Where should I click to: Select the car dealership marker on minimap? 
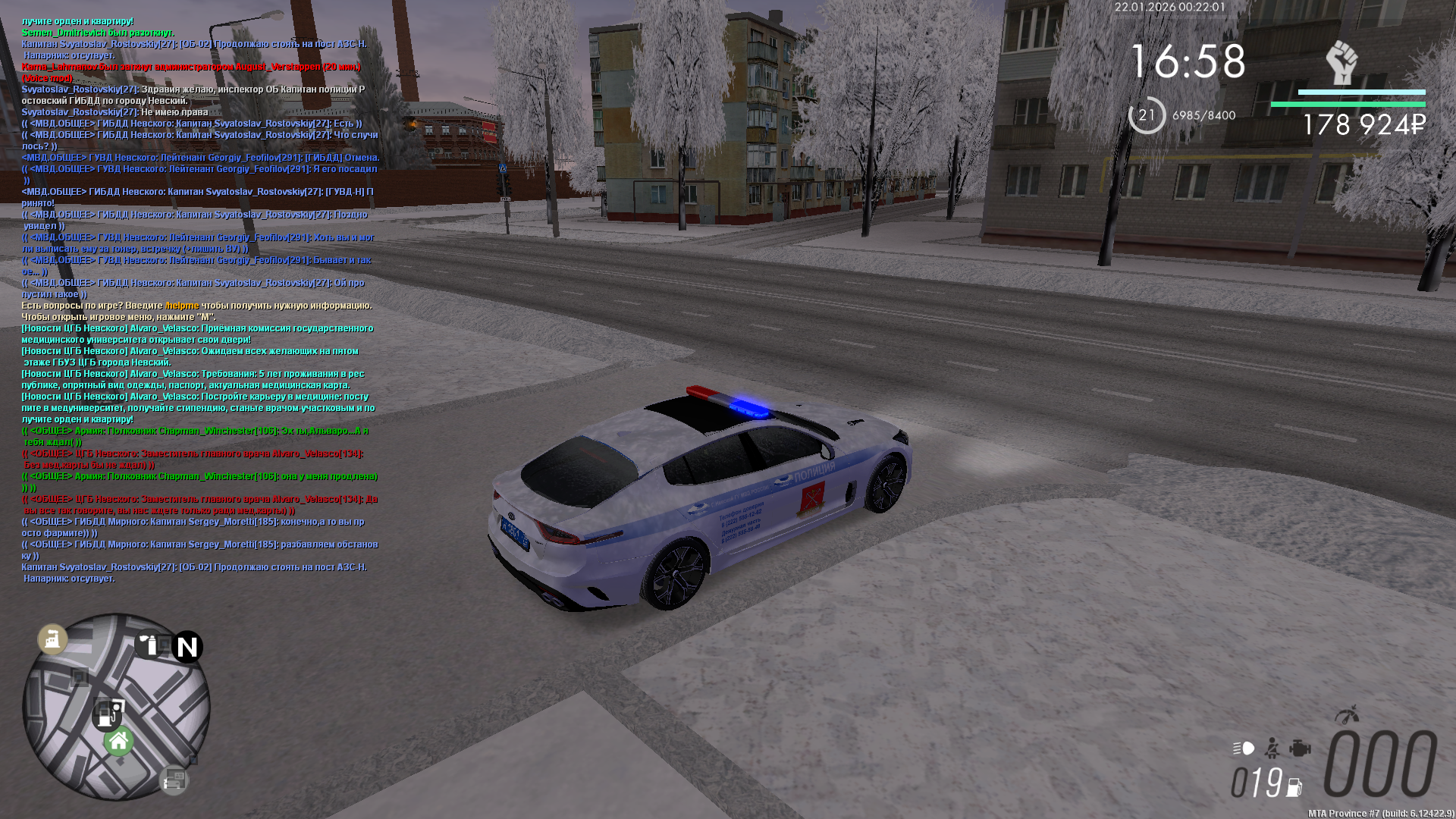coord(174,779)
